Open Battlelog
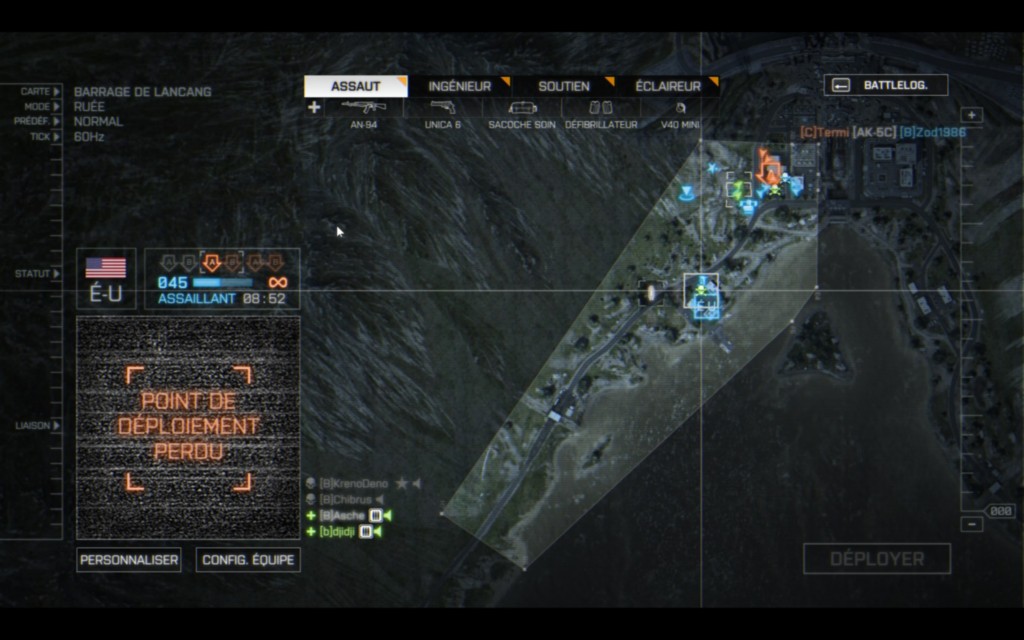 tap(885, 85)
